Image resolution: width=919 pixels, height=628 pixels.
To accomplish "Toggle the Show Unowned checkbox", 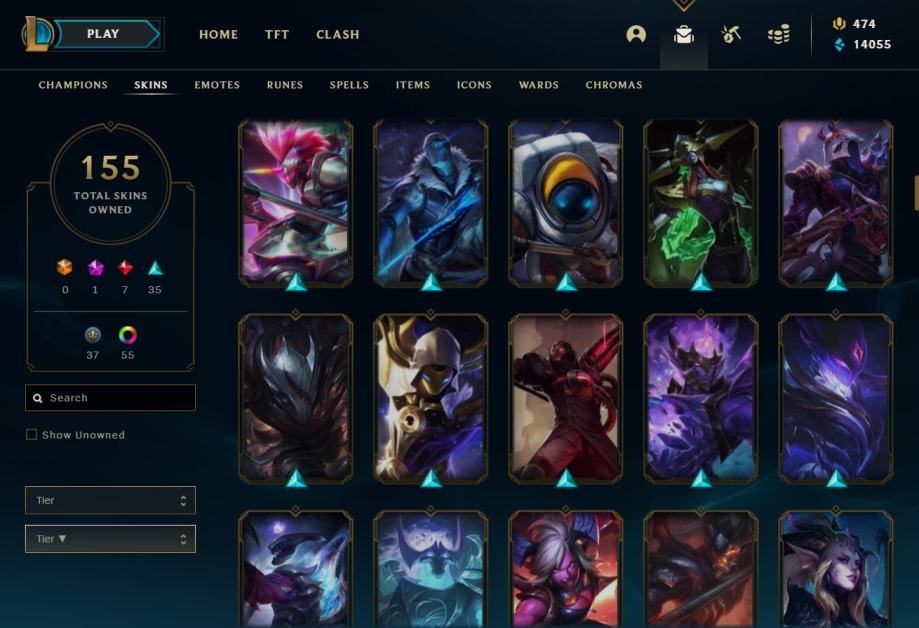I will click(32, 435).
